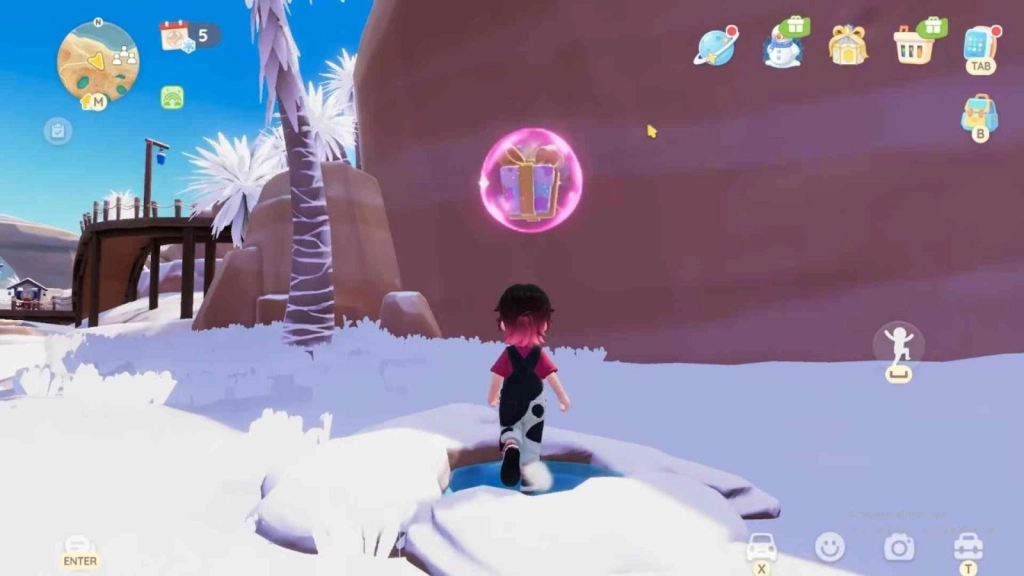The width and height of the screenshot is (1024, 576).
Task: Open the toolbox icon
Action: (967, 546)
